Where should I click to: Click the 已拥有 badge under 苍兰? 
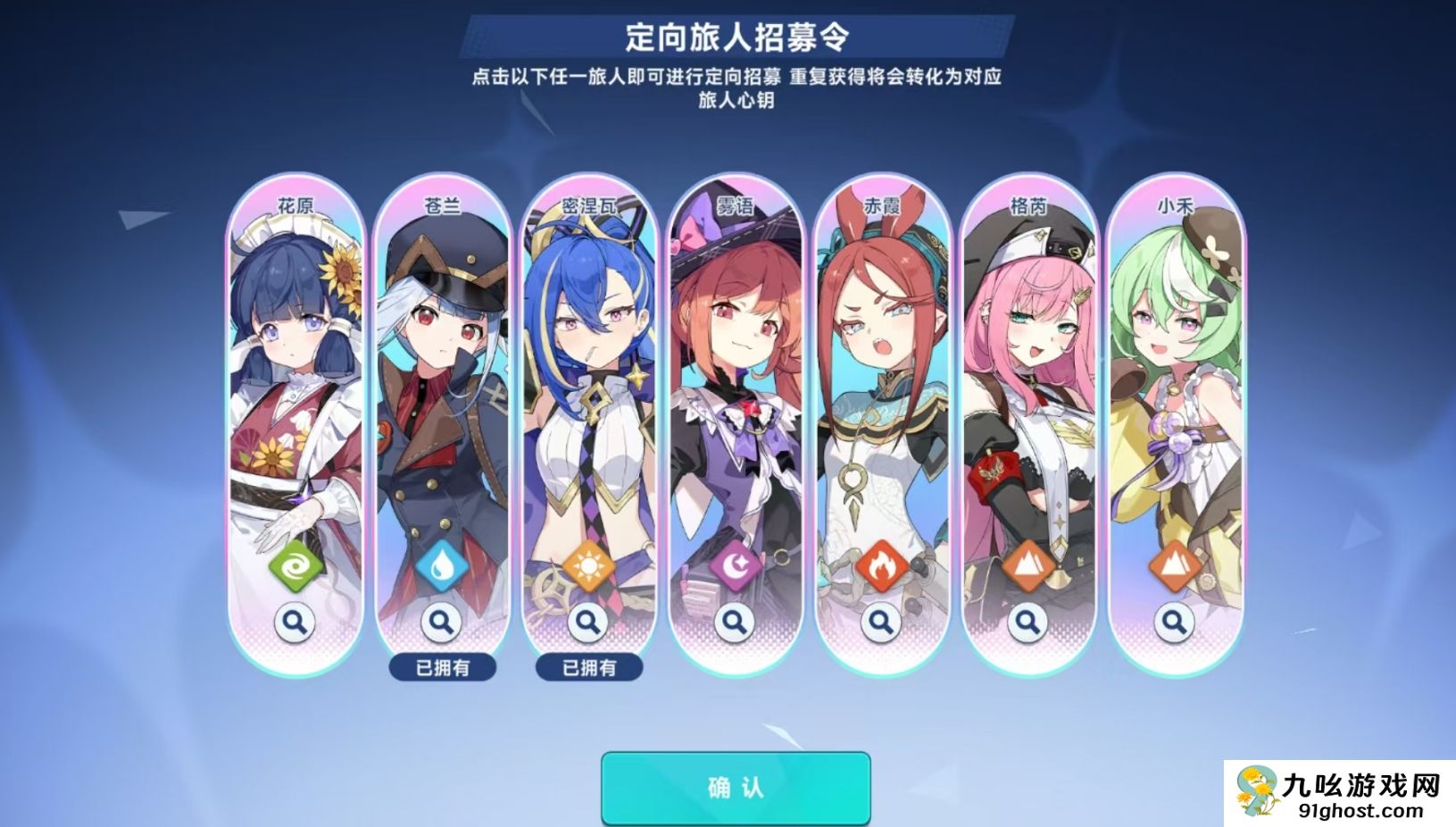(x=442, y=665)
